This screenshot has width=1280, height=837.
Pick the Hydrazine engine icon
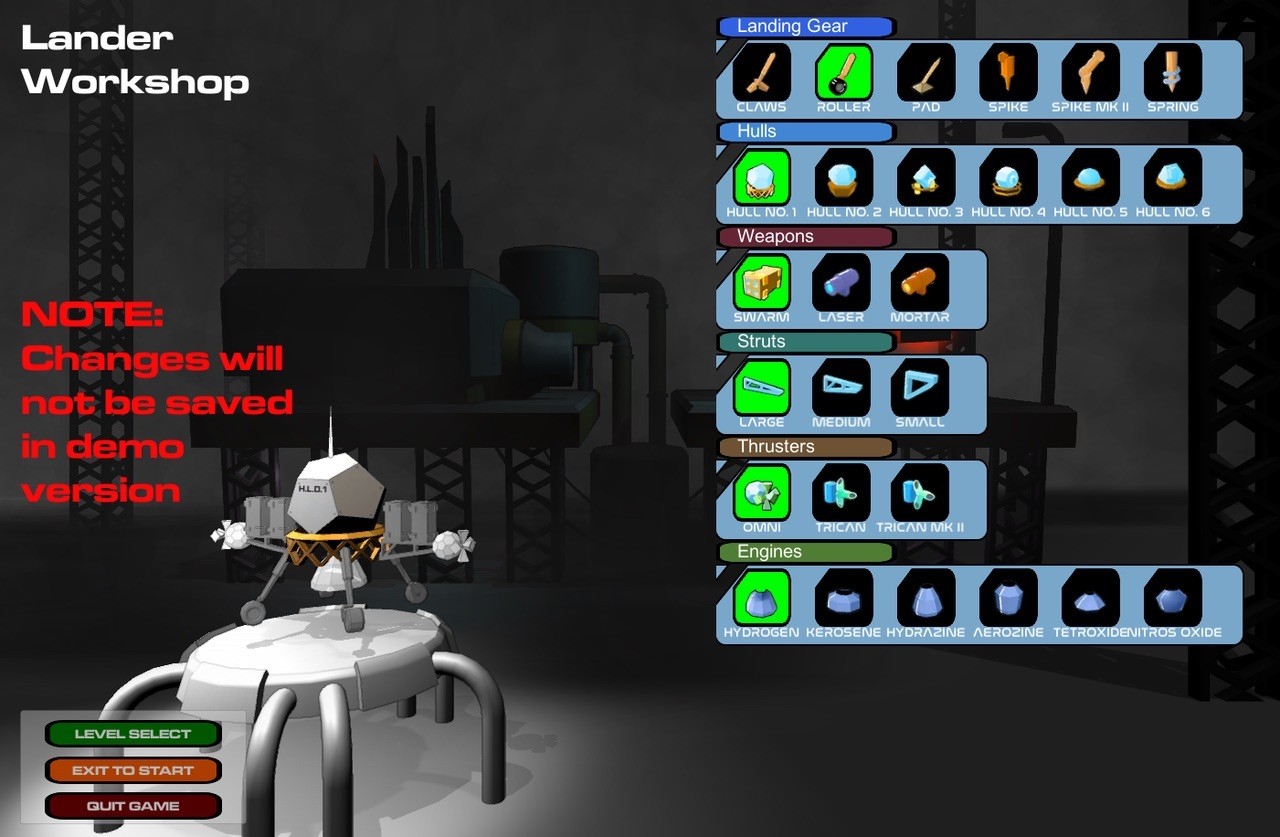[925, 598]
